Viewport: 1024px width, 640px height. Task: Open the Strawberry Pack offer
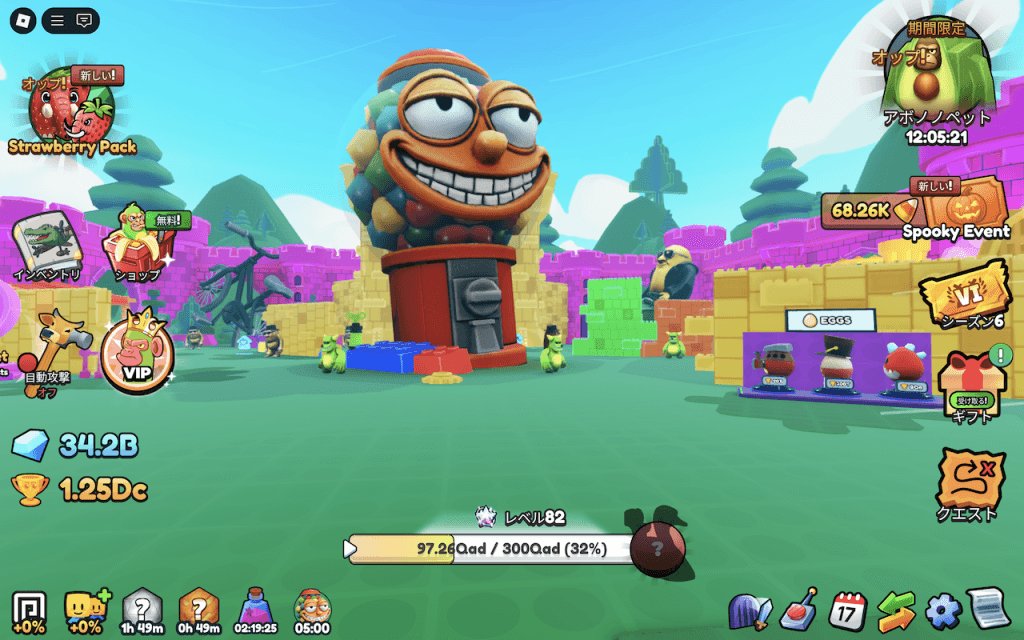(70, 112)
